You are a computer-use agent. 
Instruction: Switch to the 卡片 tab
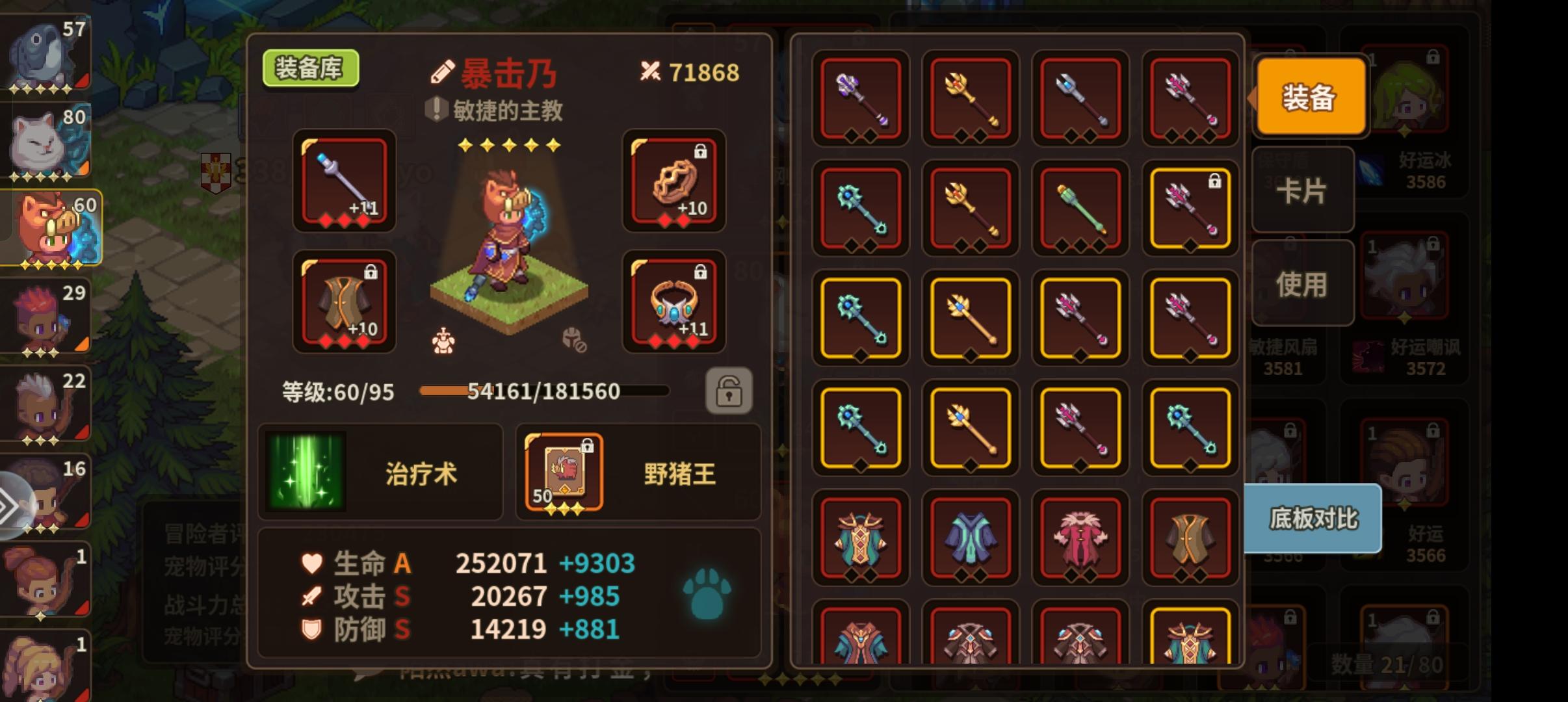1303,188
